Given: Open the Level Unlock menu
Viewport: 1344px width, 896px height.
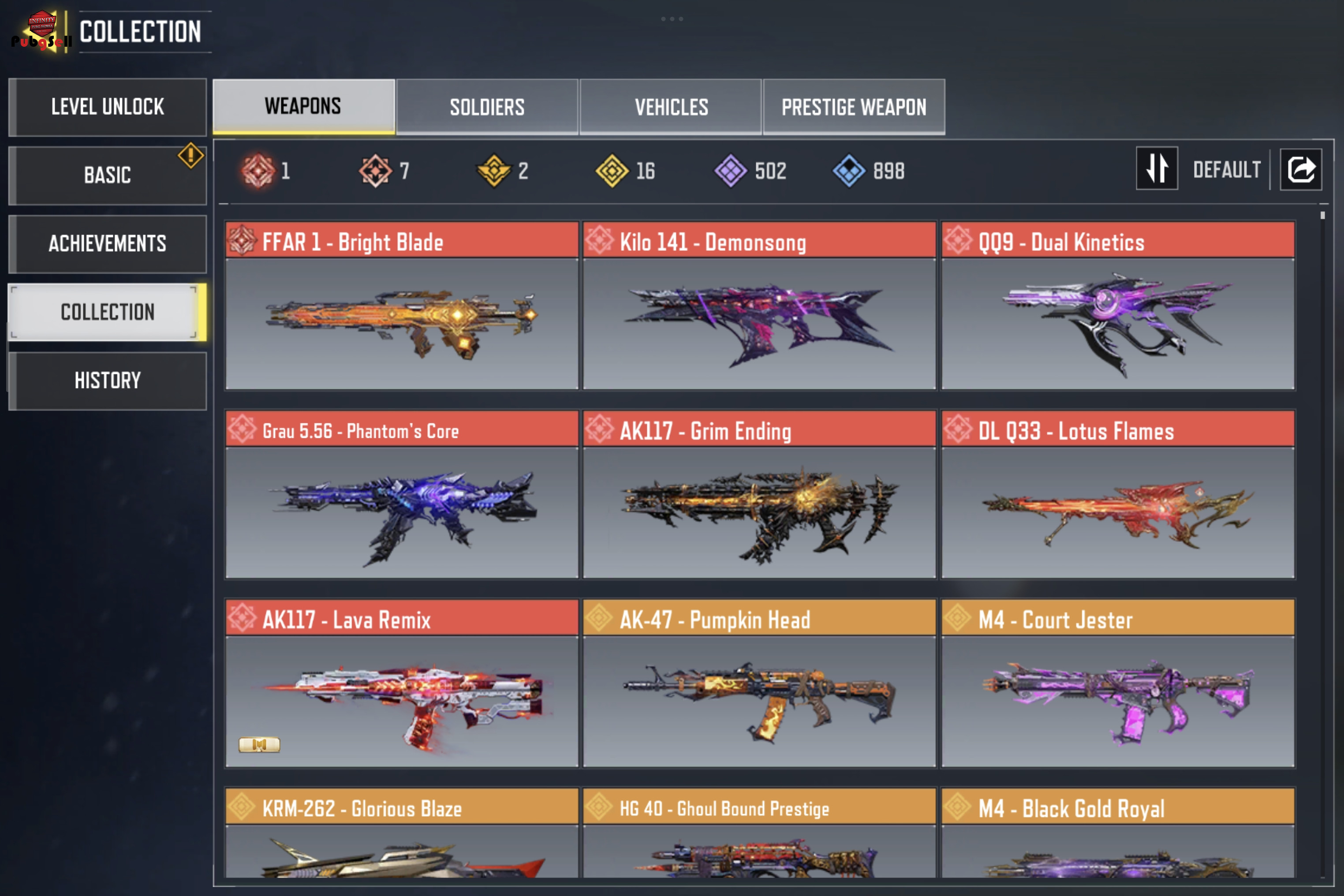Looking at the screenshot, I should click(x=108, y=107).
